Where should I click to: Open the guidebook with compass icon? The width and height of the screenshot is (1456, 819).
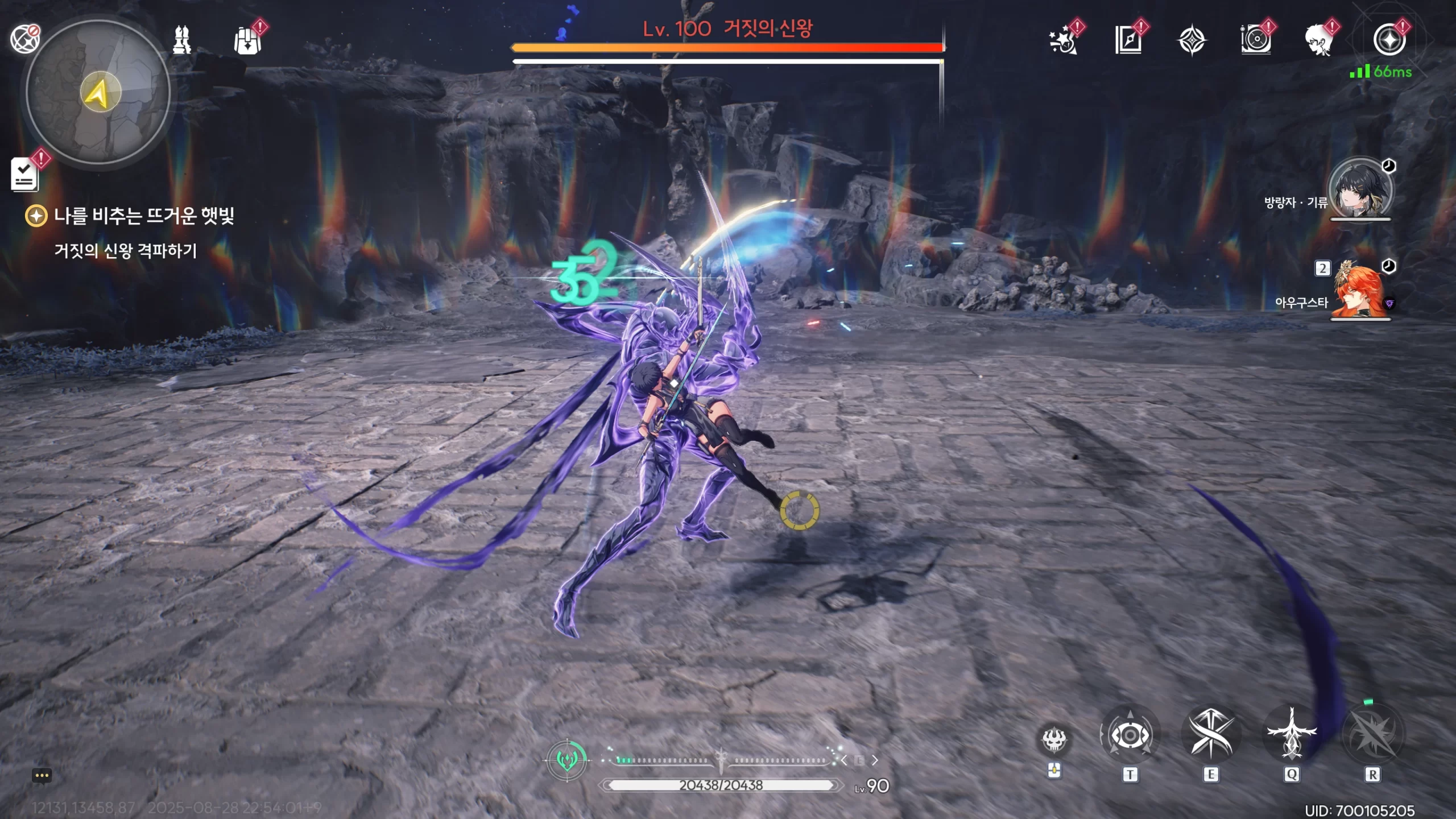click(1128, 40)
